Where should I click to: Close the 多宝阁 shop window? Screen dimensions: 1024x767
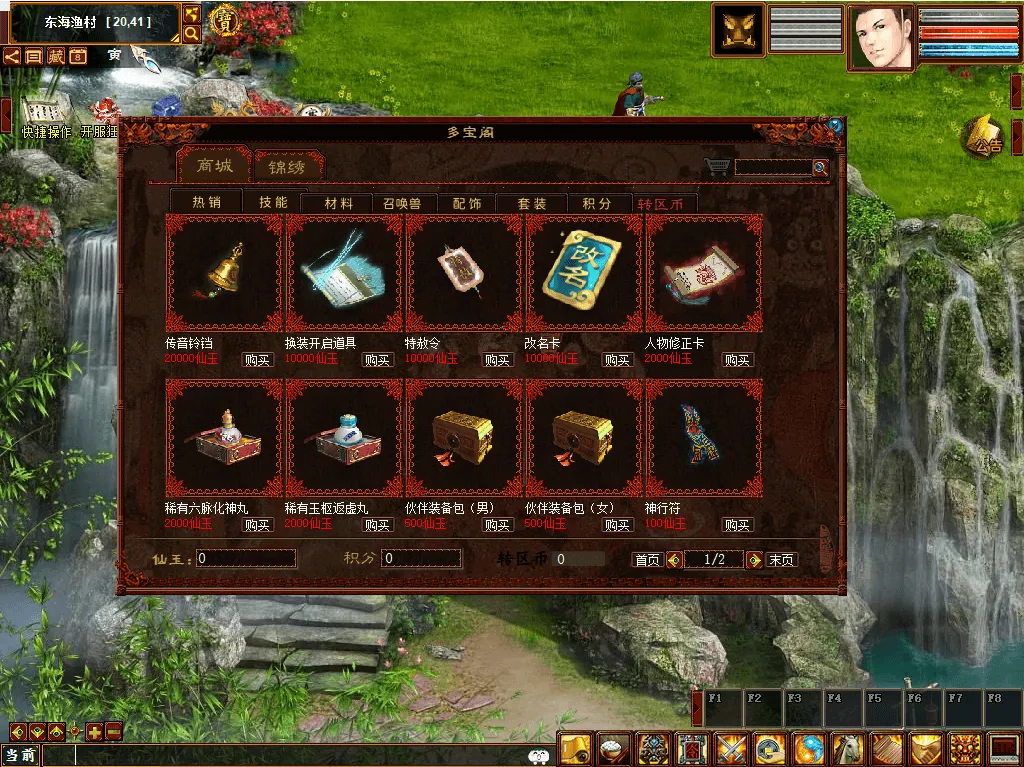835,127
